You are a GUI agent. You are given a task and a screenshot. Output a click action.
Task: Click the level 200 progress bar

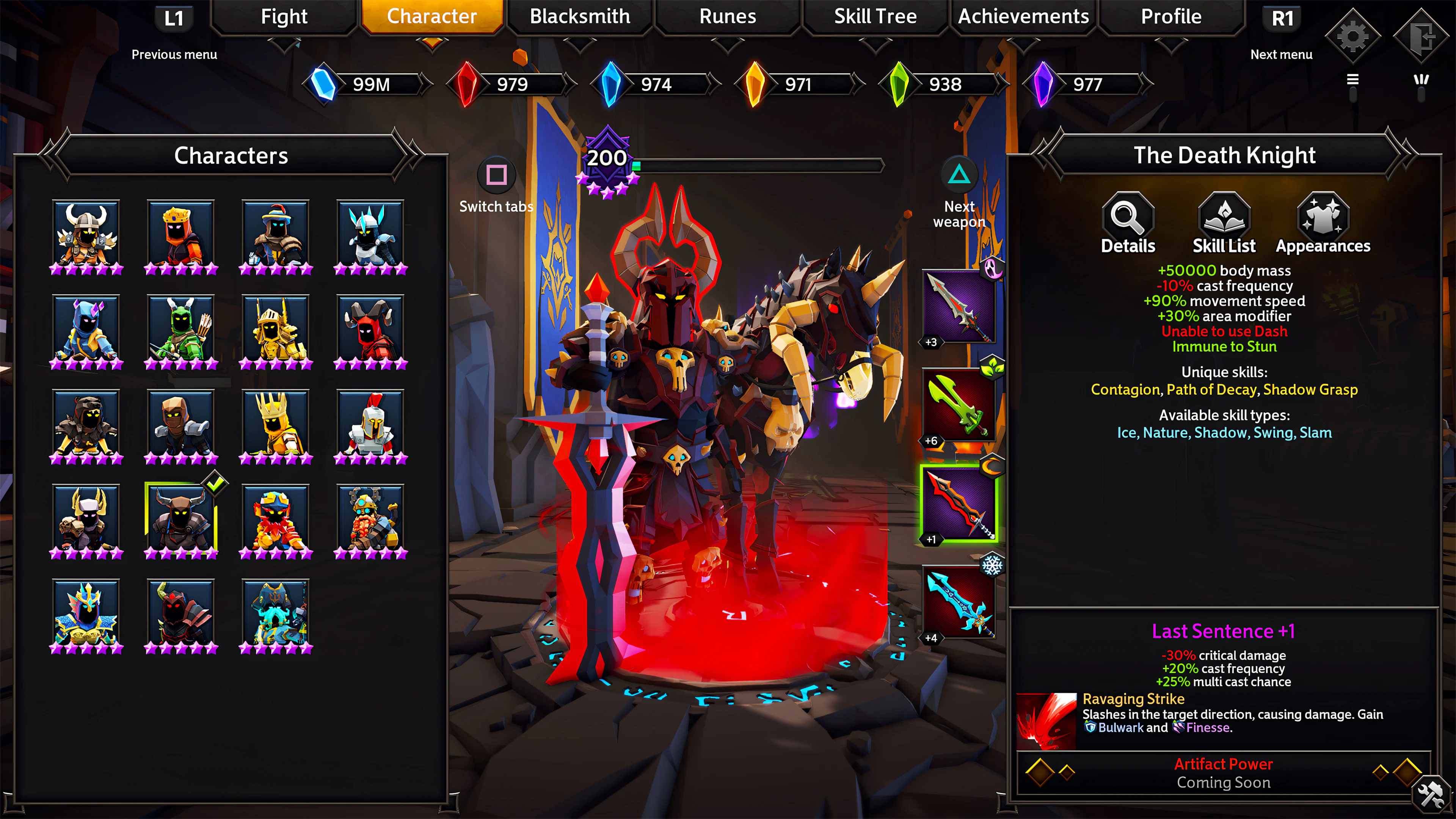758,165
